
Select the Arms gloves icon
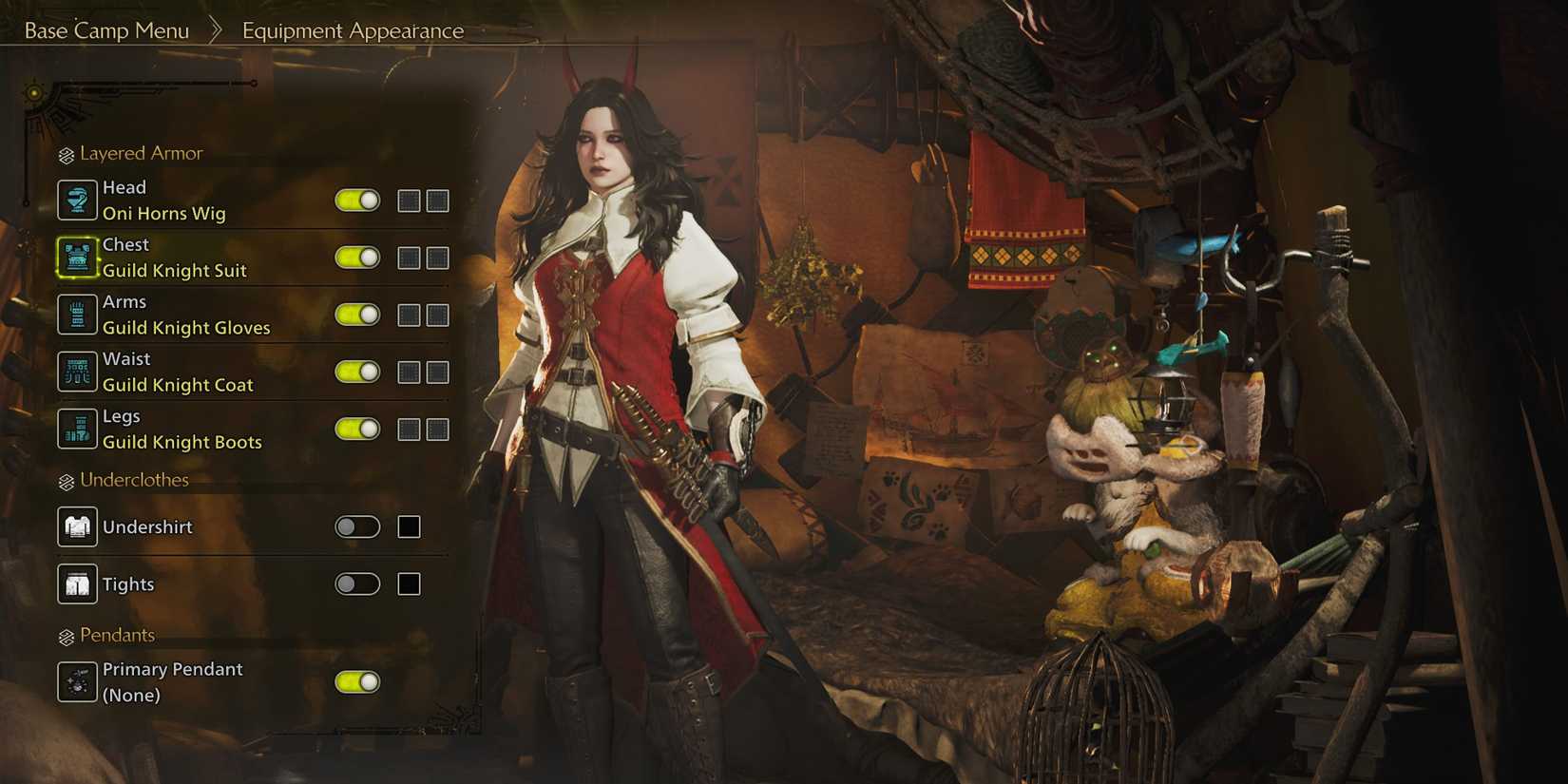(77, 315)
